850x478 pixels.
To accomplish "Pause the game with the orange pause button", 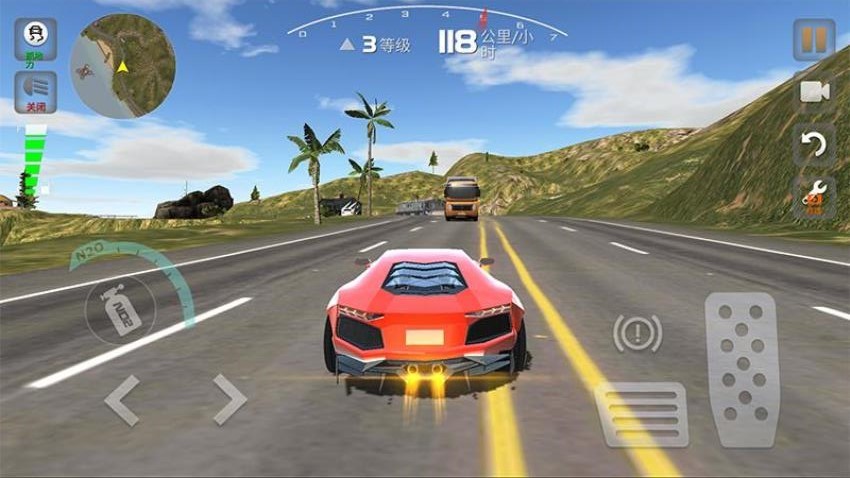I will (x=814, y=40).
